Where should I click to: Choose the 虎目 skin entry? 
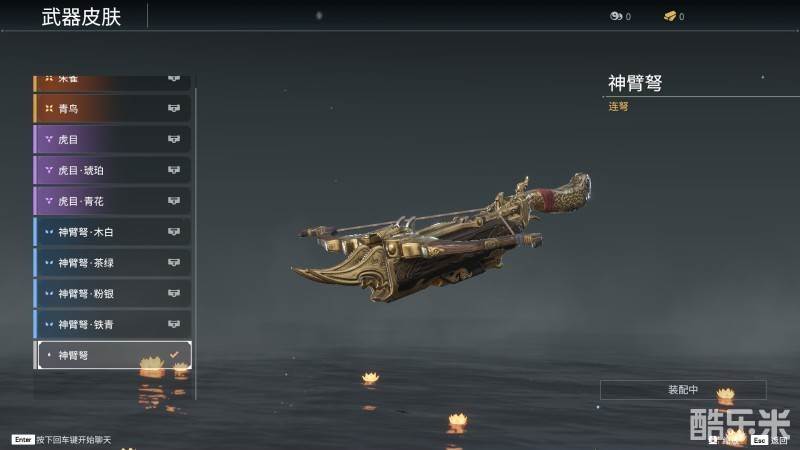(112, 139)
